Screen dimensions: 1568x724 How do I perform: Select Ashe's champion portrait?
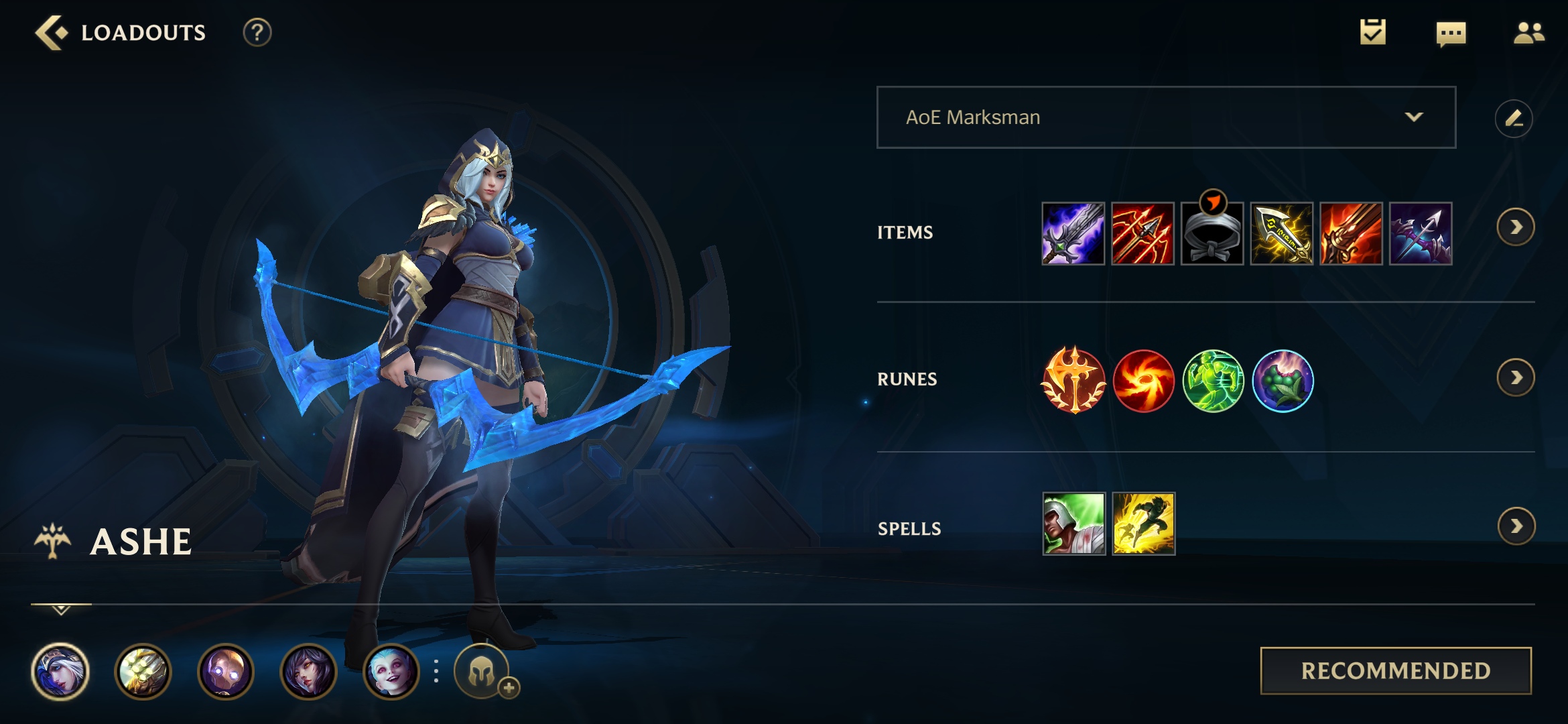coord(60,671)
